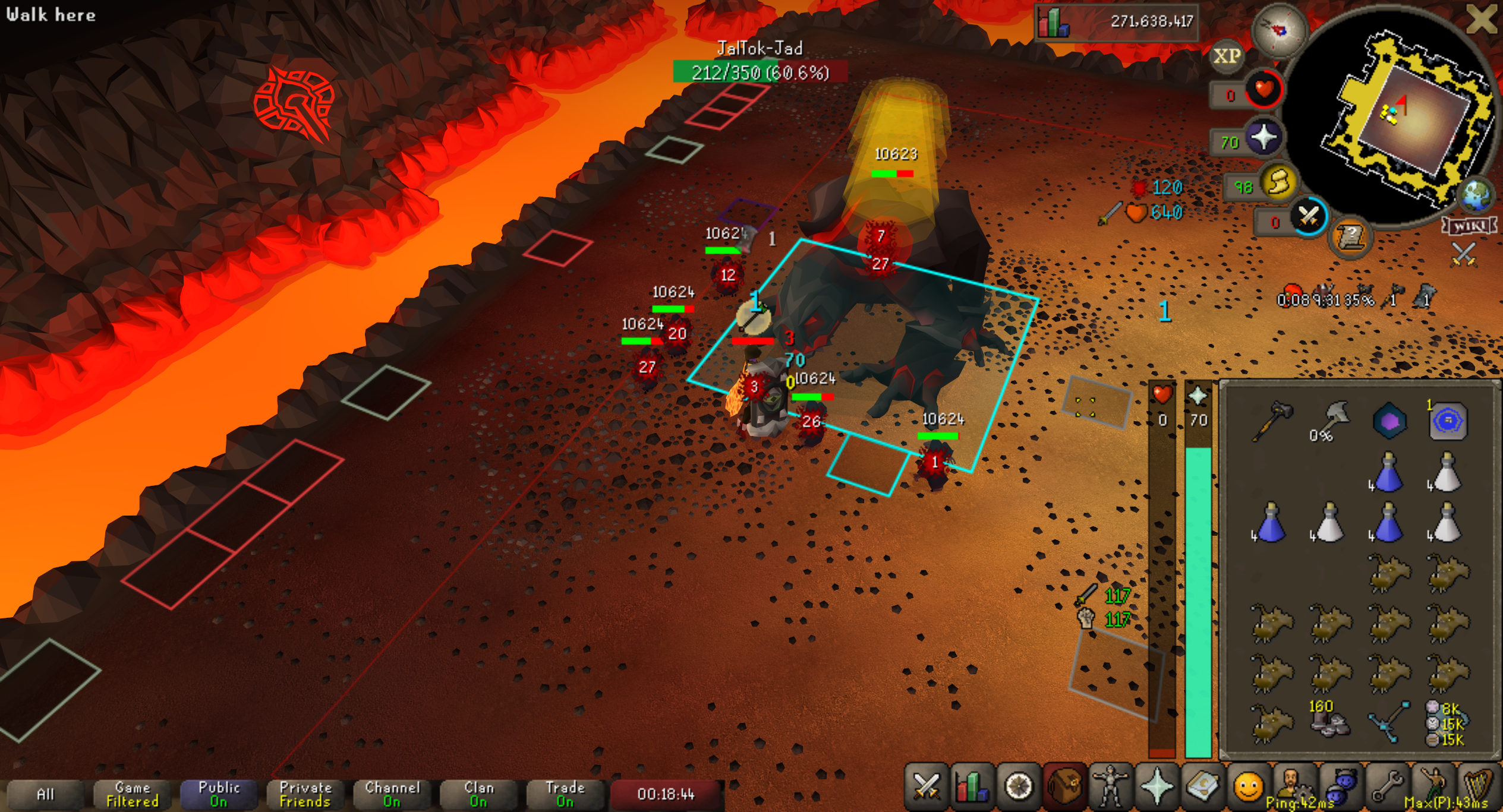Show the Prayer tab
The image size is (1503, 812).
pos(1157,787)
